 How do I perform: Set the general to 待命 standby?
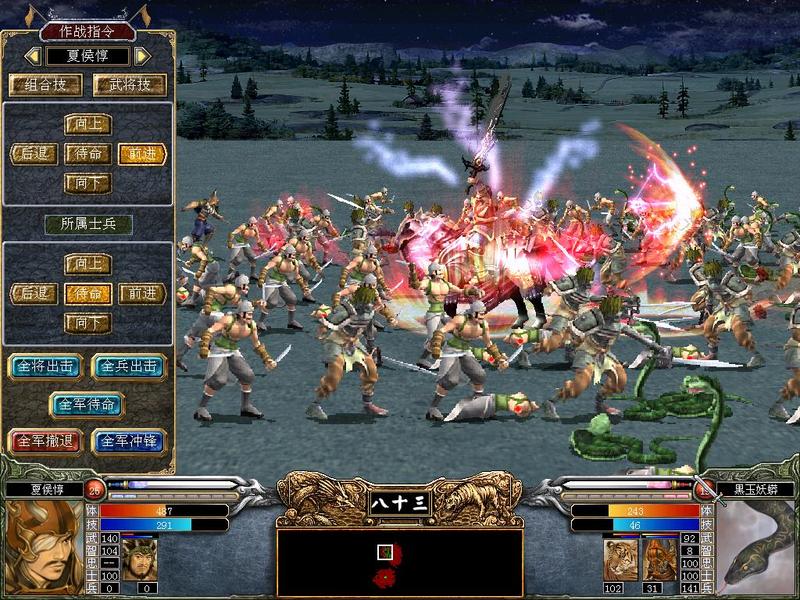click(x=88, y=154)
